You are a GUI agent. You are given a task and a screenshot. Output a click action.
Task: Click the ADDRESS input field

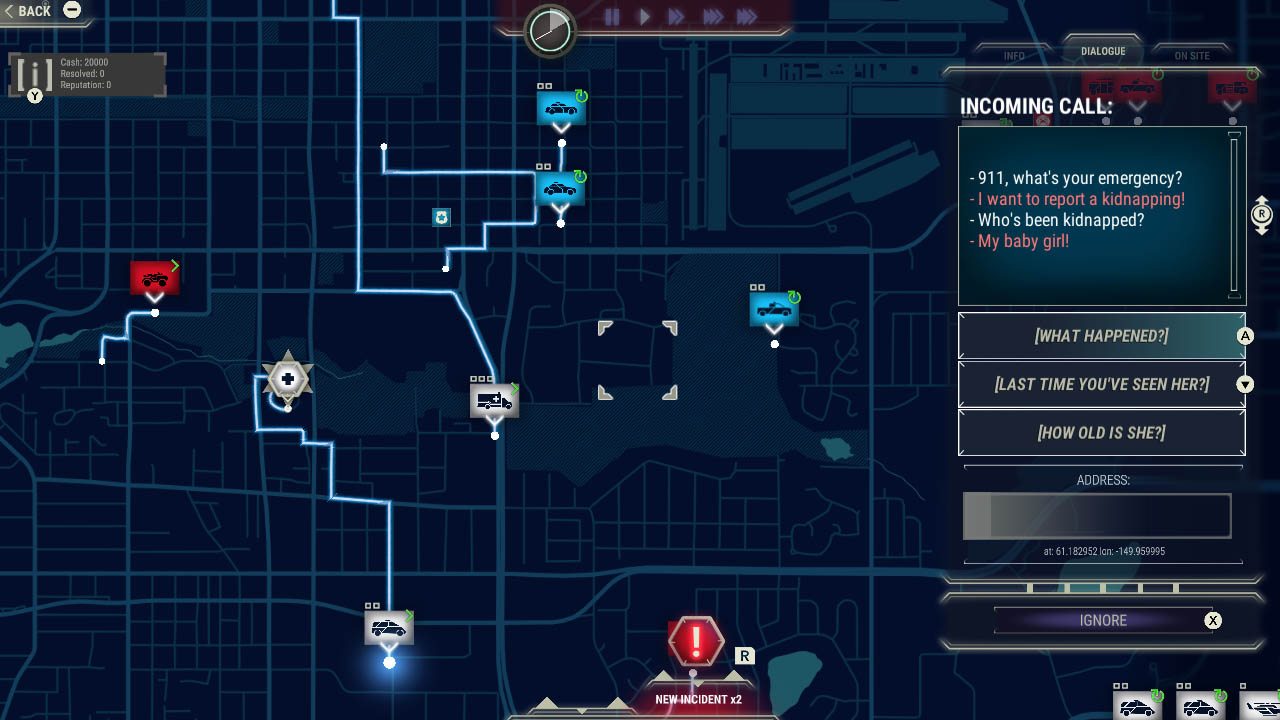pyautogui.click(x=1097, y=515)
